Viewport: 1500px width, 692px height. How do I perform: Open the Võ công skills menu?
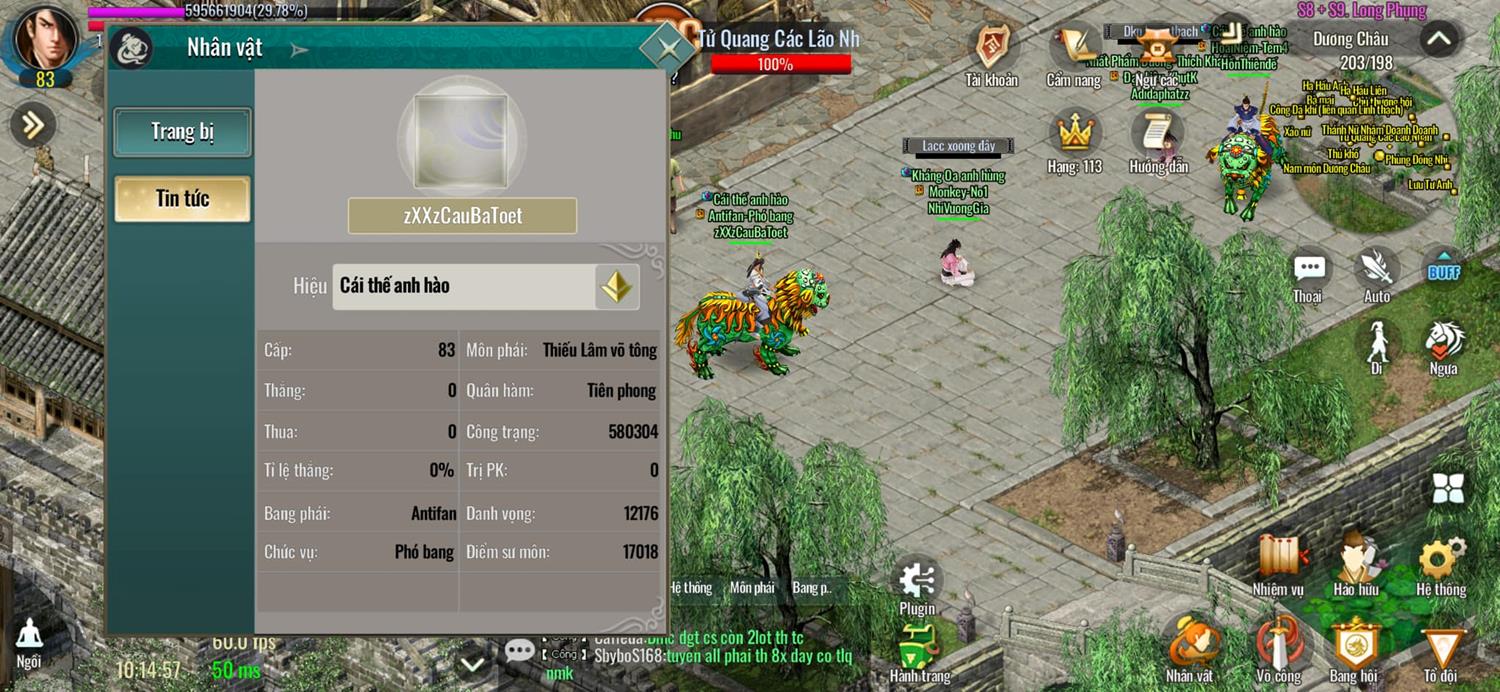point(1279,643)
